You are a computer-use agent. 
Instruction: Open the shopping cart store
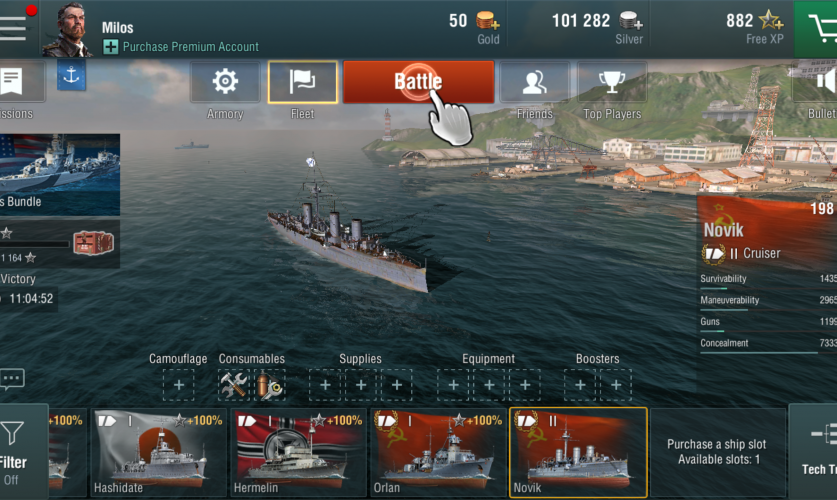[x=819, y=28]
